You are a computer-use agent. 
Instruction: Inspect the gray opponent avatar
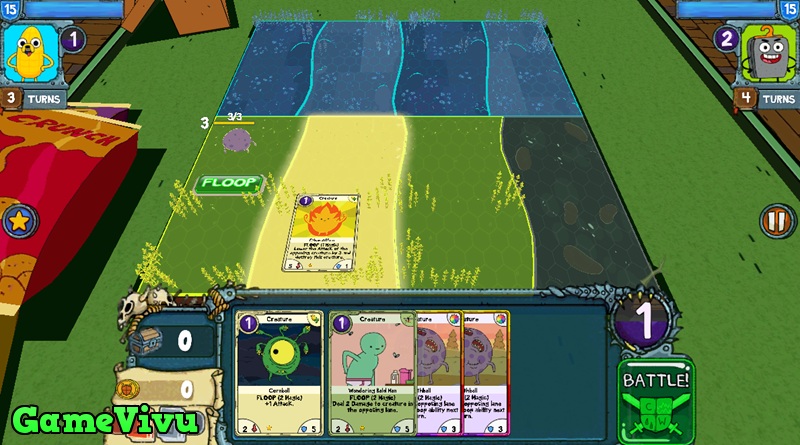point(771,53)
